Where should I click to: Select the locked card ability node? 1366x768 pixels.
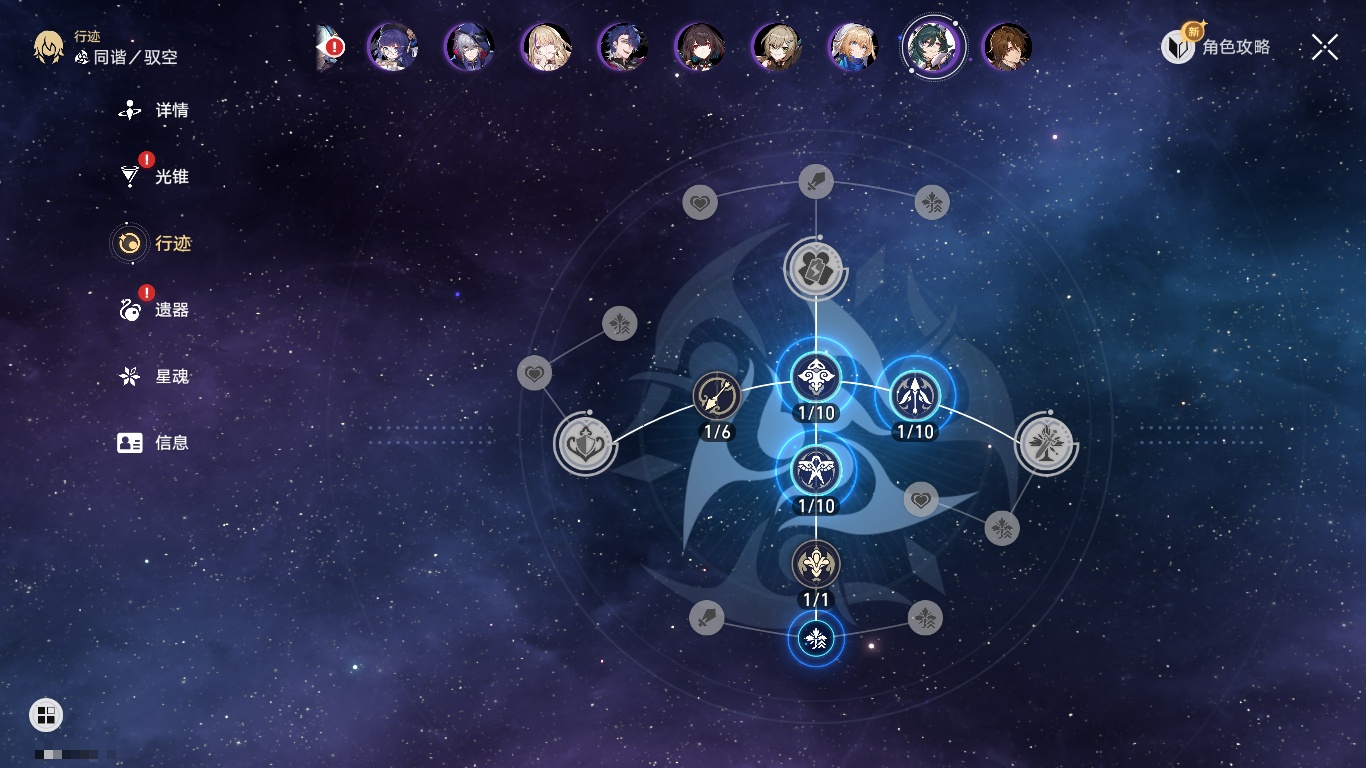pos(816,268)
